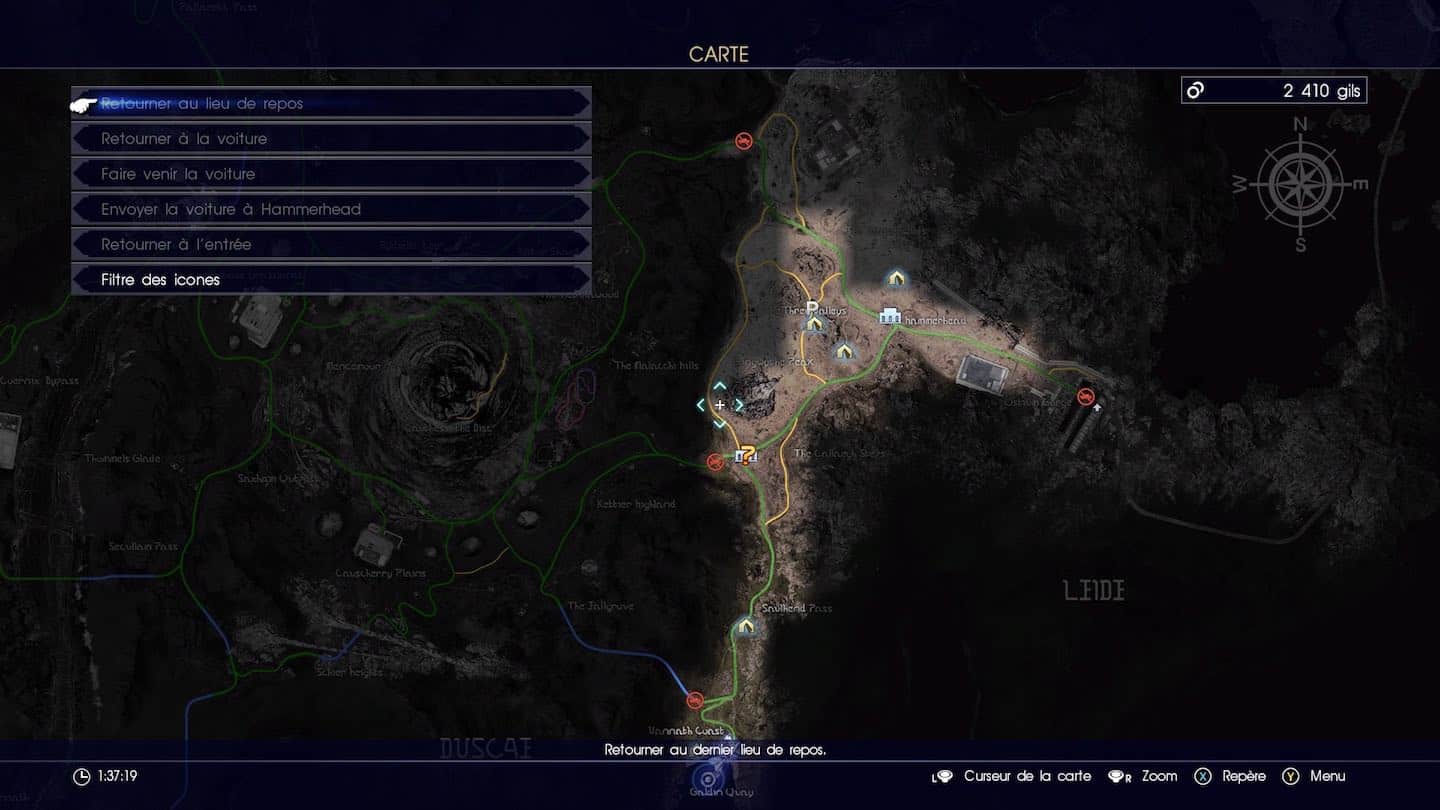Open Filtre des icones
Screen dimensions: 1440x810
click(330, 280)
